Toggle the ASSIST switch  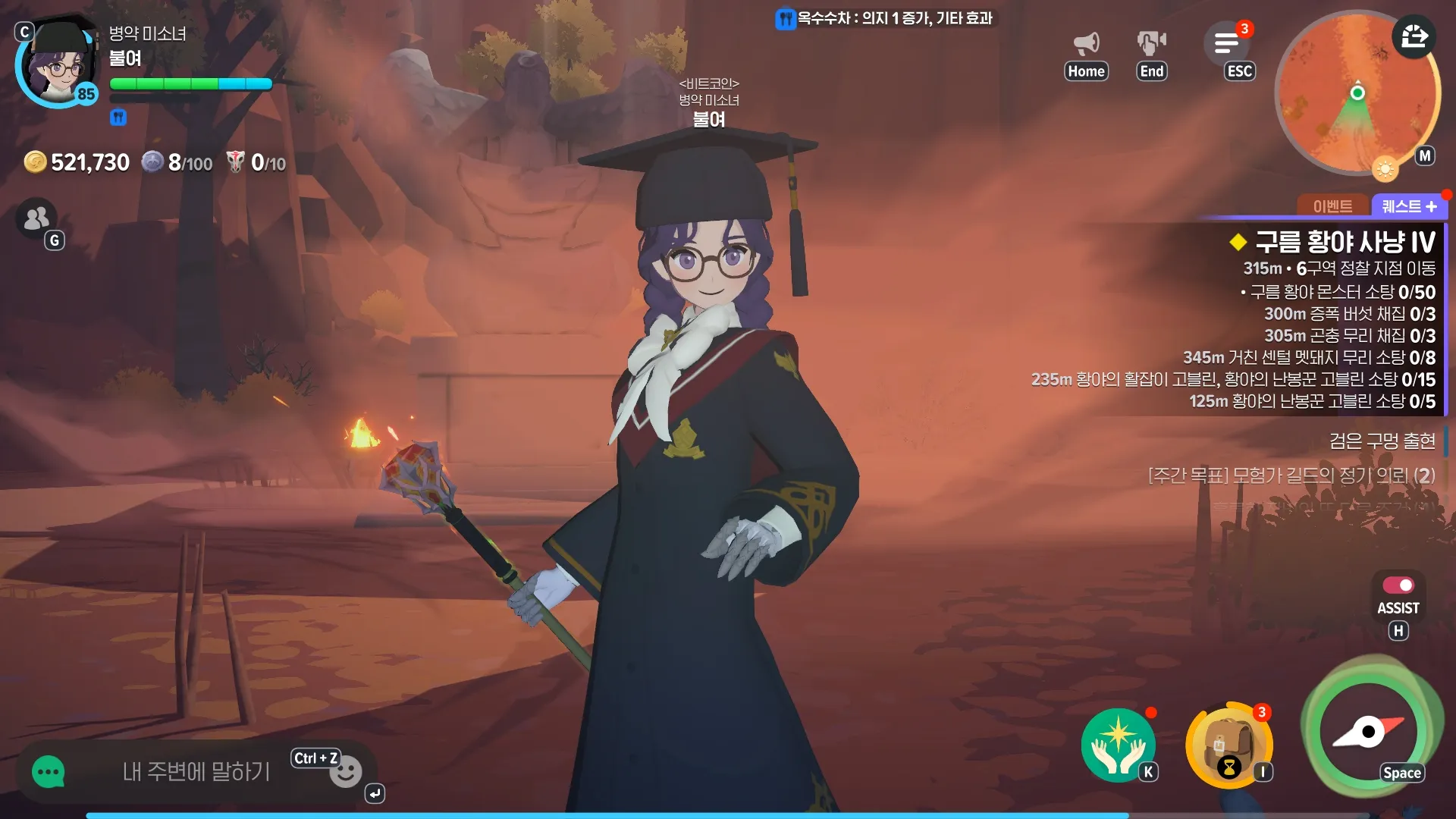click(1398, 585)
